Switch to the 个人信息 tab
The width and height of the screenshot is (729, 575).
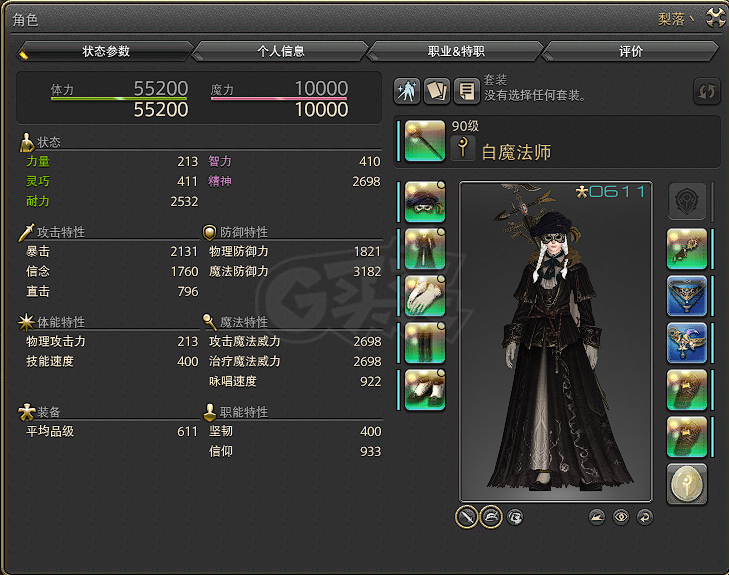280,51
